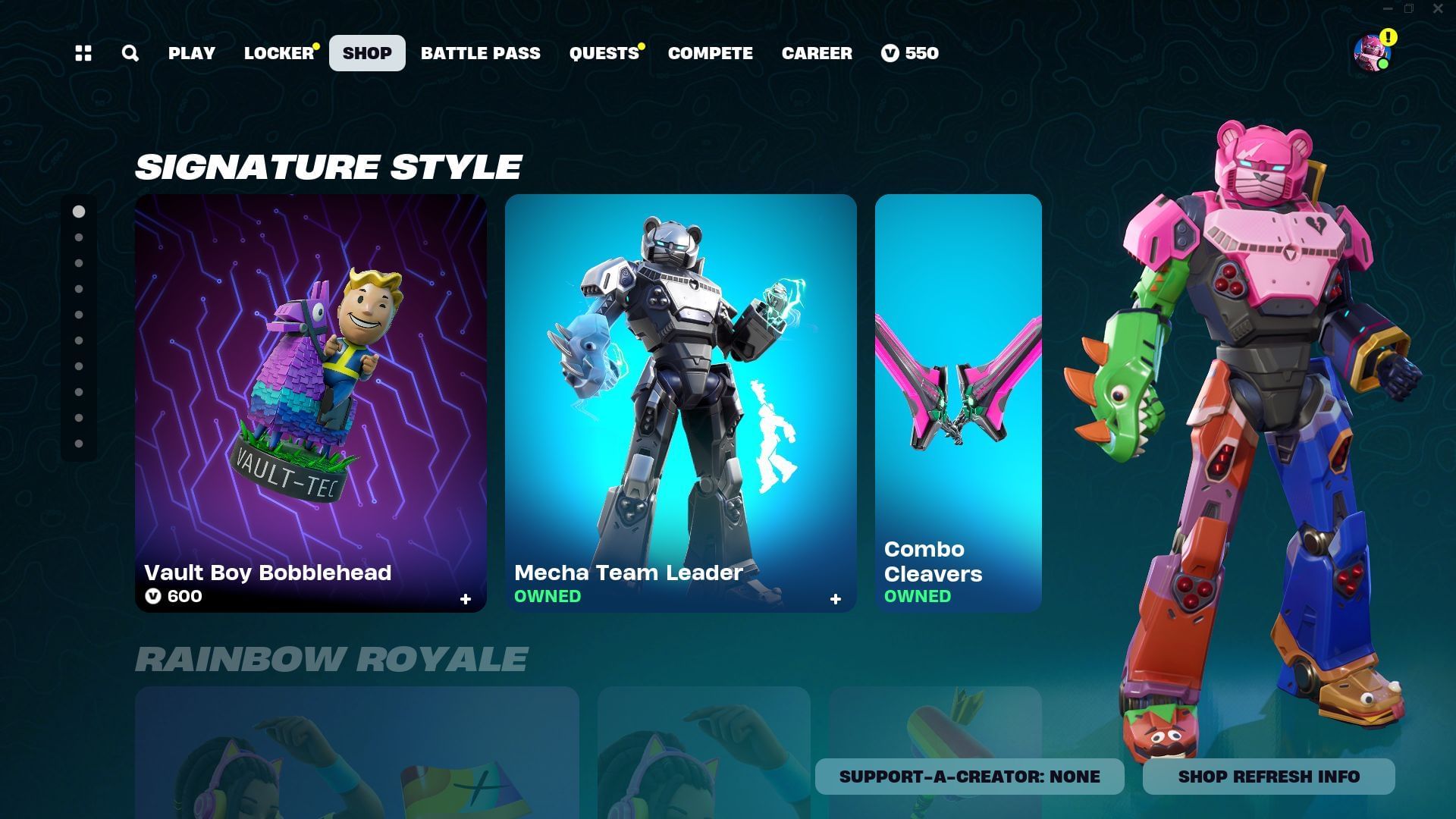Viewport: 1456px width, 819px height.
Task: Select the first page dot indicator
Action: 78,212
